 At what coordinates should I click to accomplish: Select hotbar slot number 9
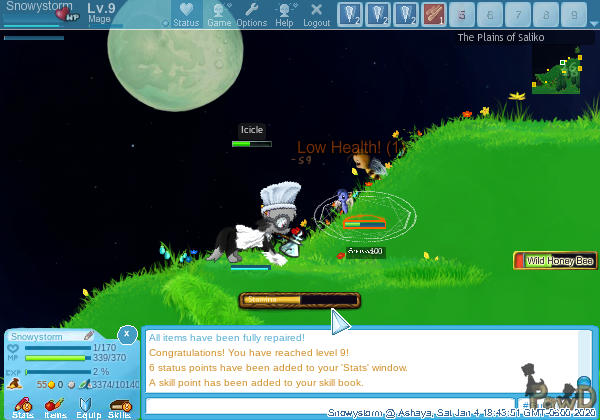tap(573, 14)
